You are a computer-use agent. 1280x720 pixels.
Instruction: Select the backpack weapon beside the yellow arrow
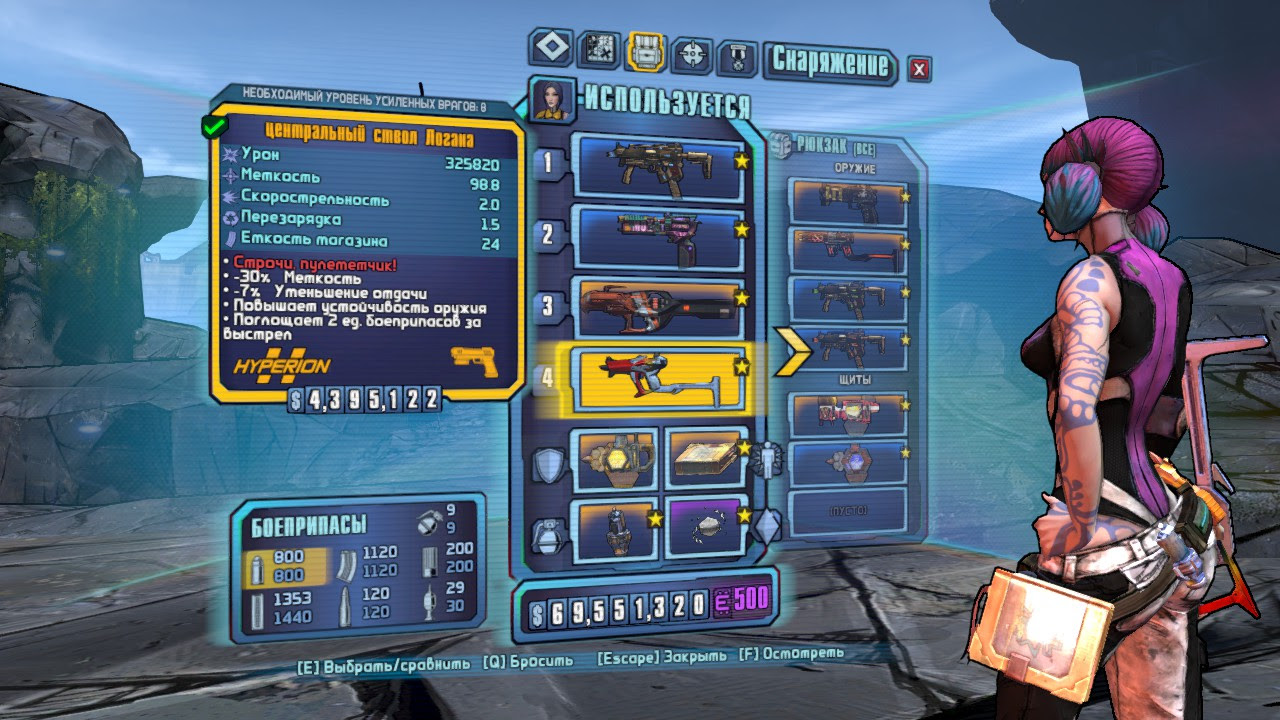point(847,348)
